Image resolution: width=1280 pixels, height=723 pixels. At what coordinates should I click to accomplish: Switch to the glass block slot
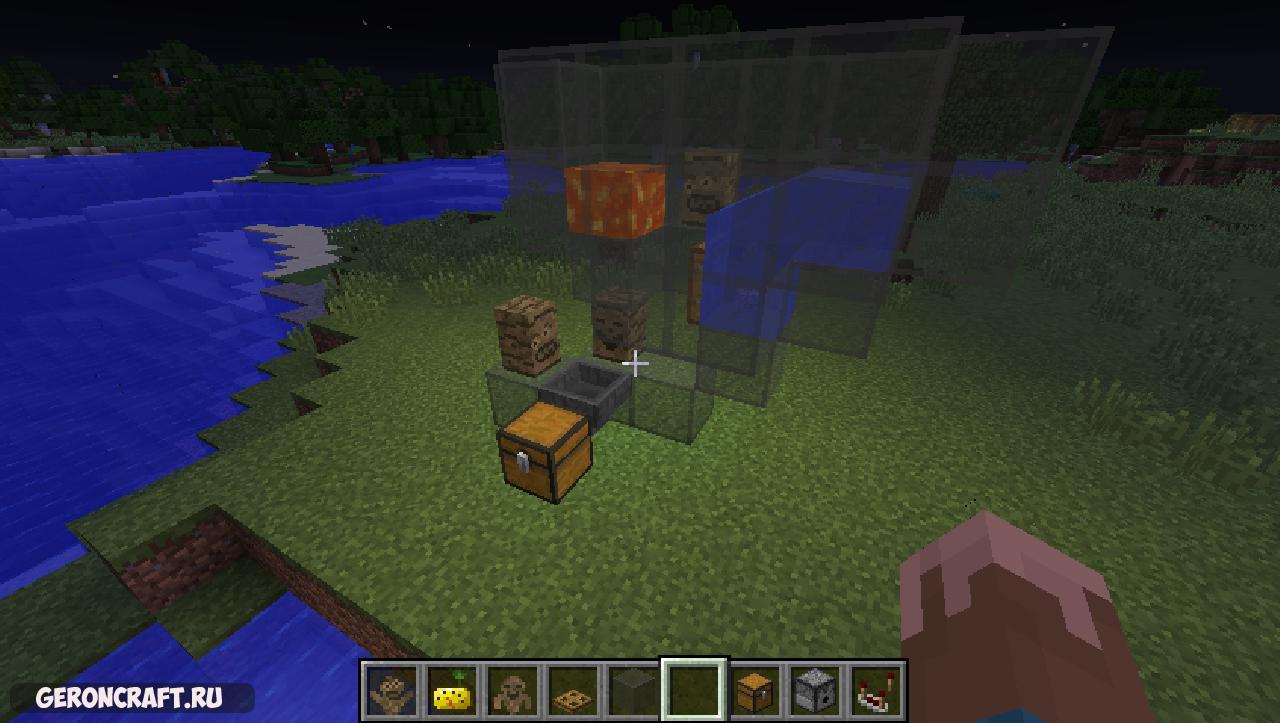tap(634, 690)
